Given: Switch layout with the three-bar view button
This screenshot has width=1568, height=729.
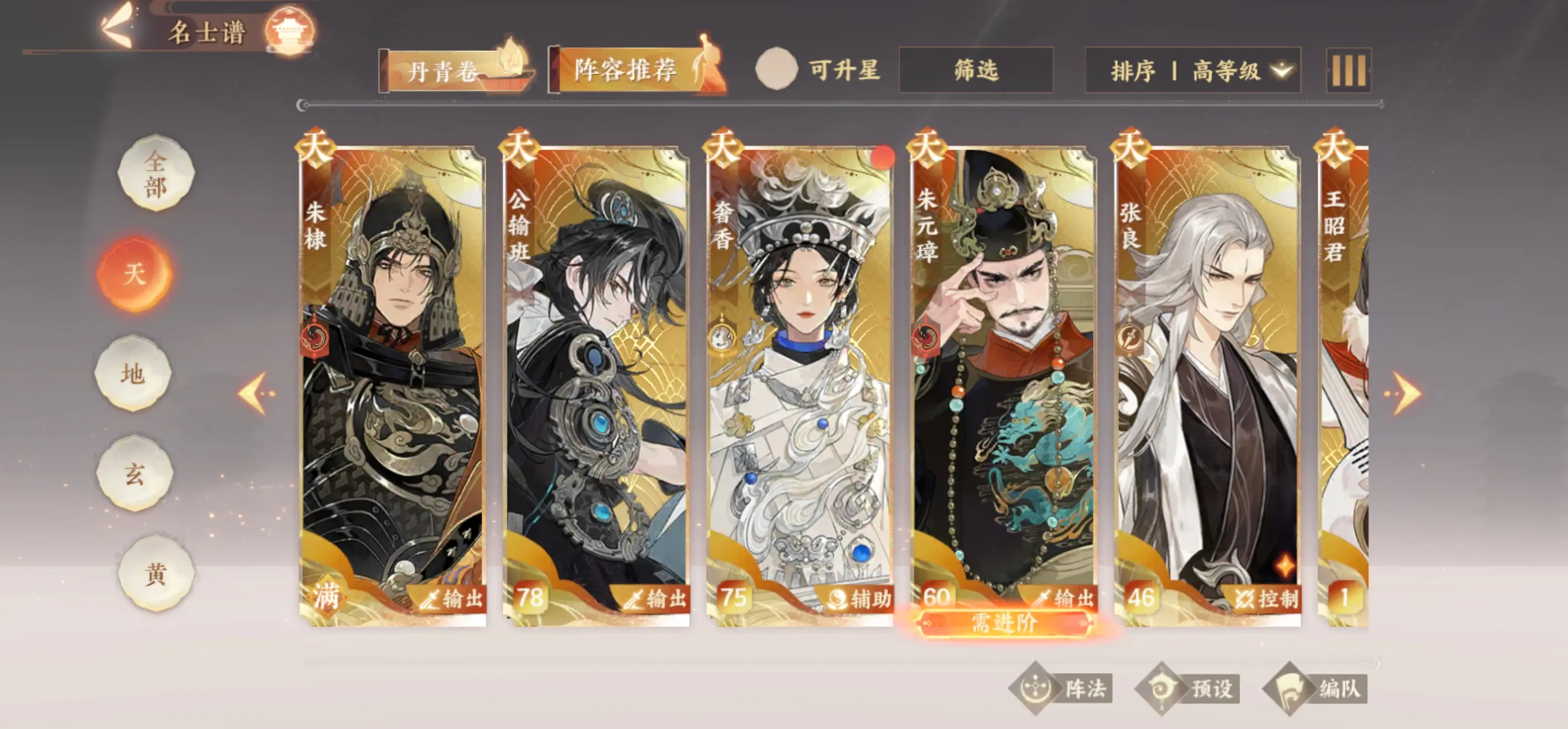Looking at the screenshot, I should pyautogui.click(x=1348, y=71).
